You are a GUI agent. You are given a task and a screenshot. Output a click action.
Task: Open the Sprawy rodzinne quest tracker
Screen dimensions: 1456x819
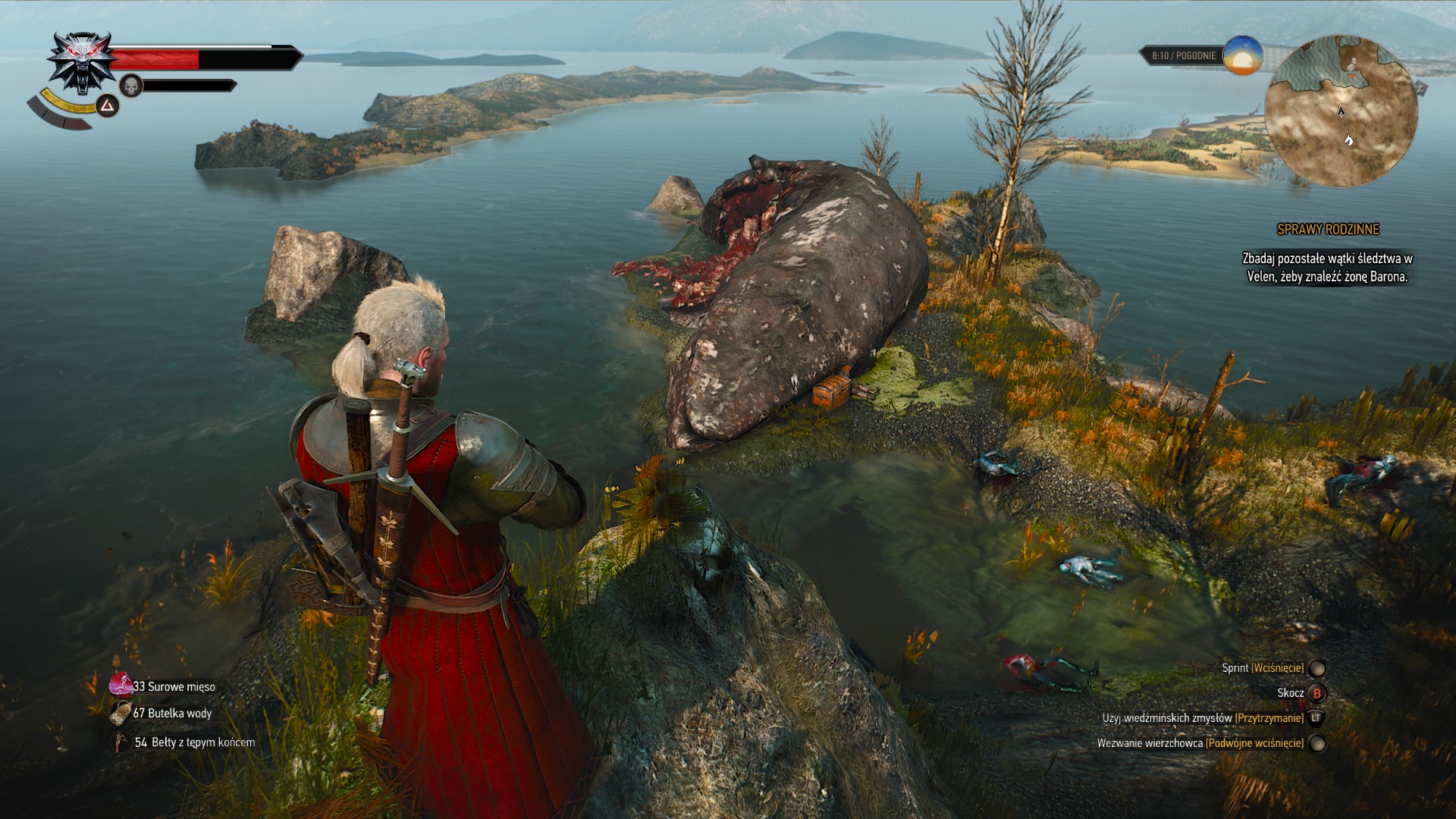click(1328, 229)
